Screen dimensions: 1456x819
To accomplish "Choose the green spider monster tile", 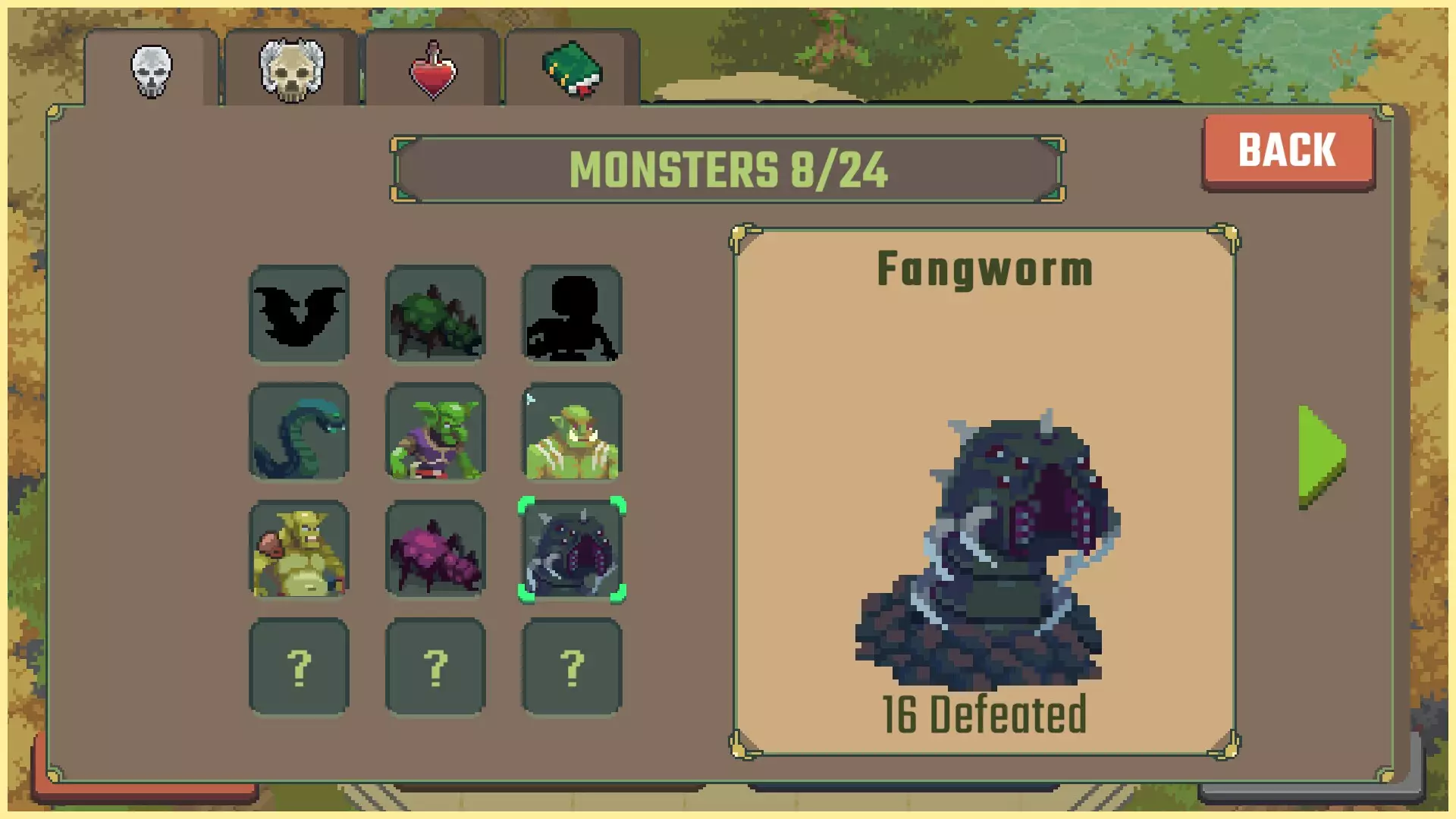I will (435, 314).
